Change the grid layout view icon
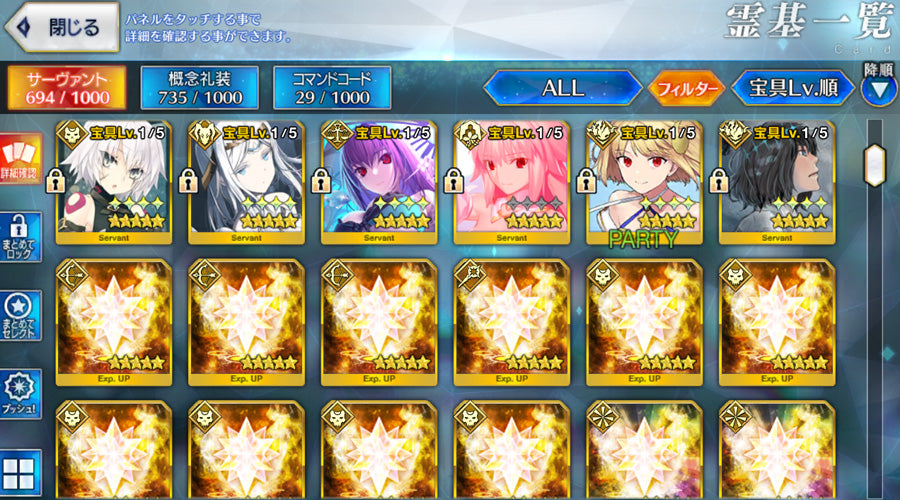This screenshot has height=500, width=900. (x=21, y=472)
